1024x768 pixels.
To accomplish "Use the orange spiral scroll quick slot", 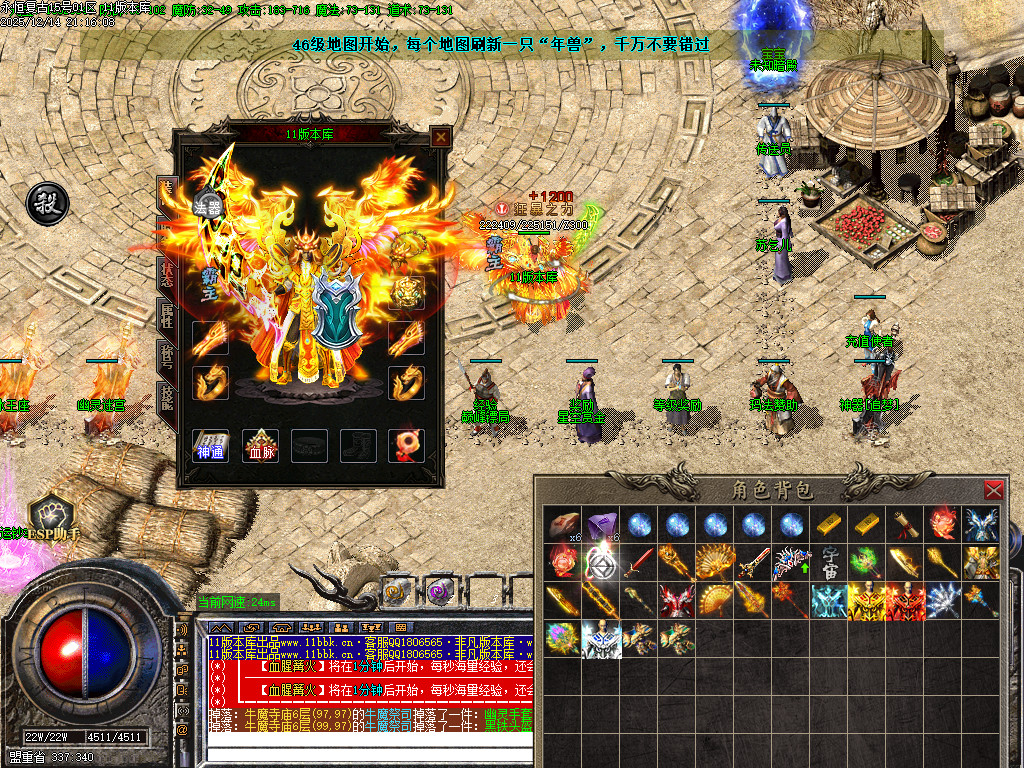I will click(397, 591).
